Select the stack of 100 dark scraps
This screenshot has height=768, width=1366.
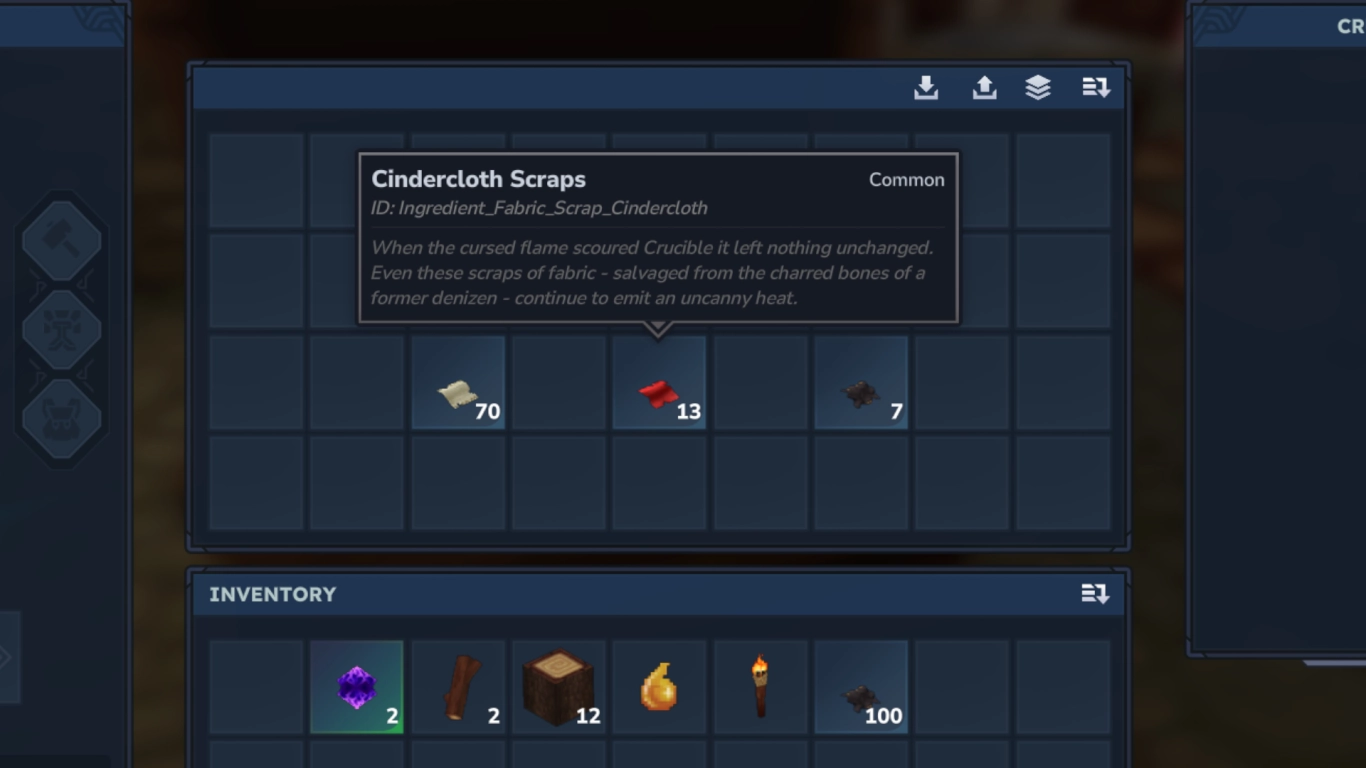coord(860,687)
